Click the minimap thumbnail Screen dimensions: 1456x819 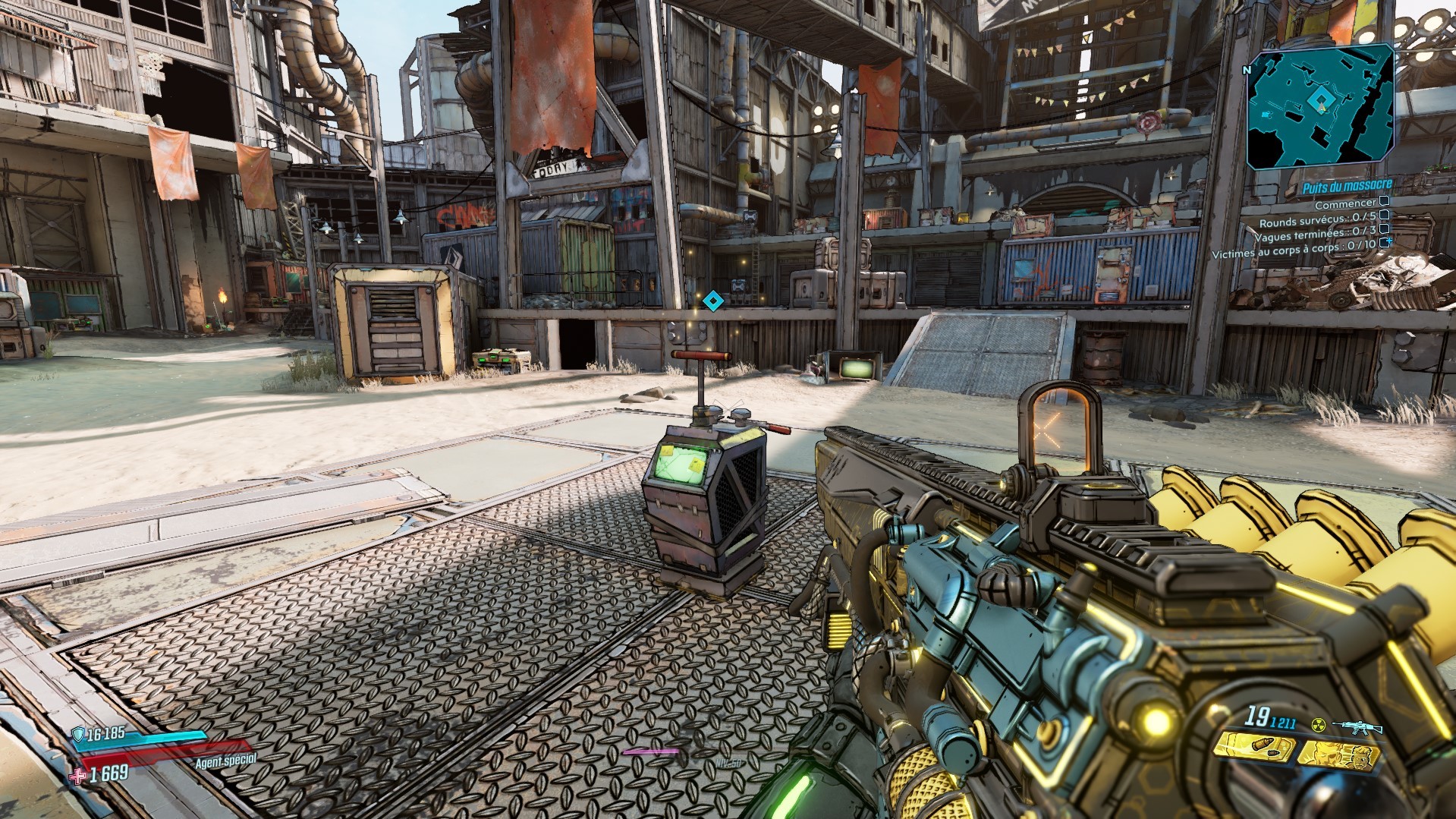pyautogui.click(x=1320, y=106)
